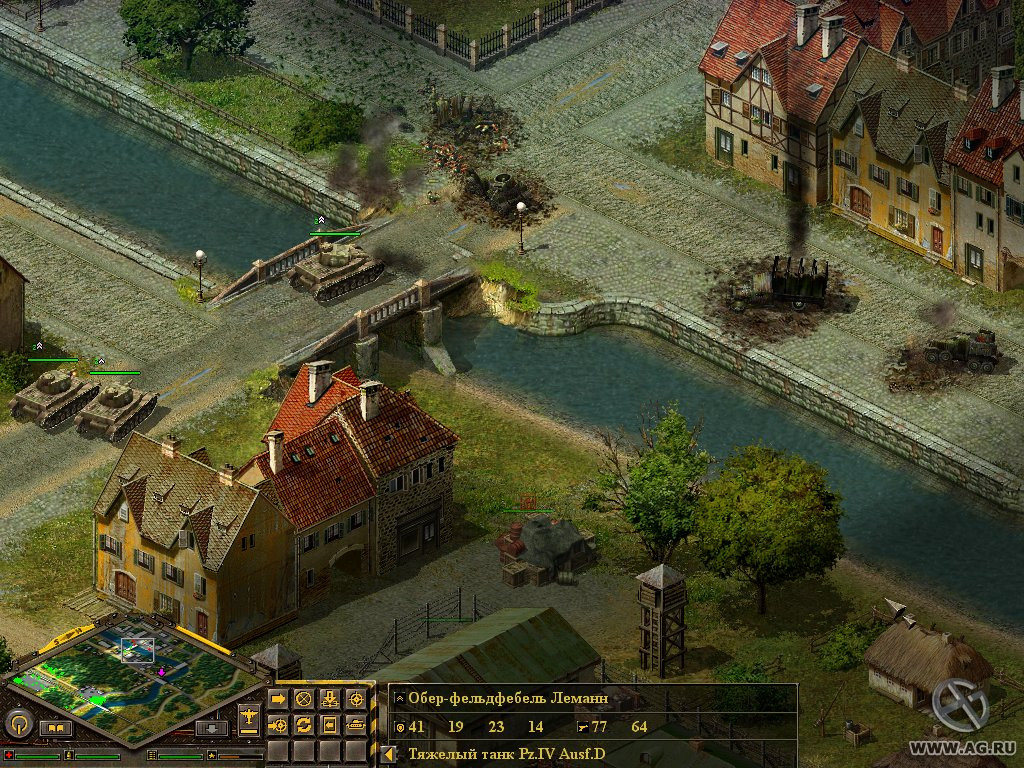Select the tank silhouette command button
The height and width of the screenshot is (768, 1024).
click(x=356, y=724)
